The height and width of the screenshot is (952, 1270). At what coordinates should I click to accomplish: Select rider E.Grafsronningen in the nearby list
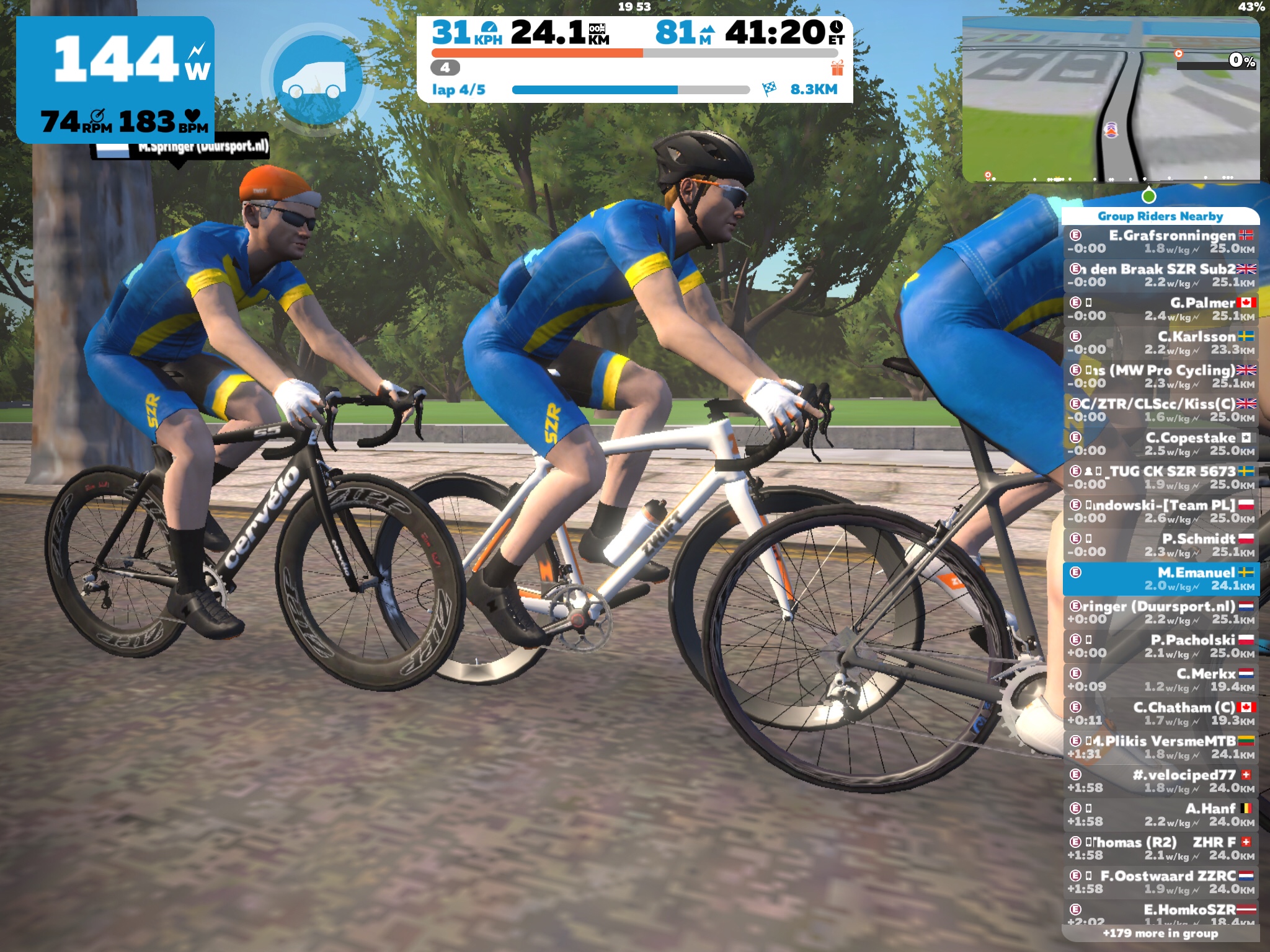pos(1161,242)
